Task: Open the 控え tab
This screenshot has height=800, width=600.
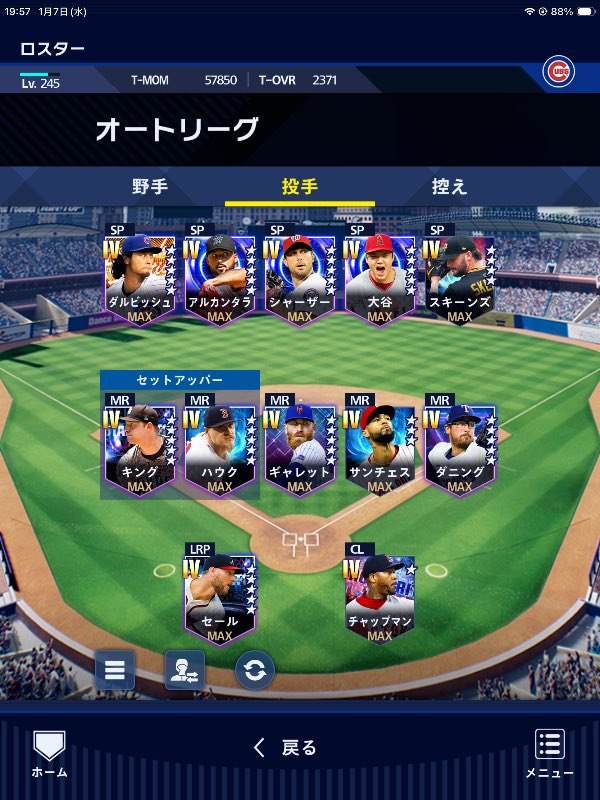Action: coord(449,187)
